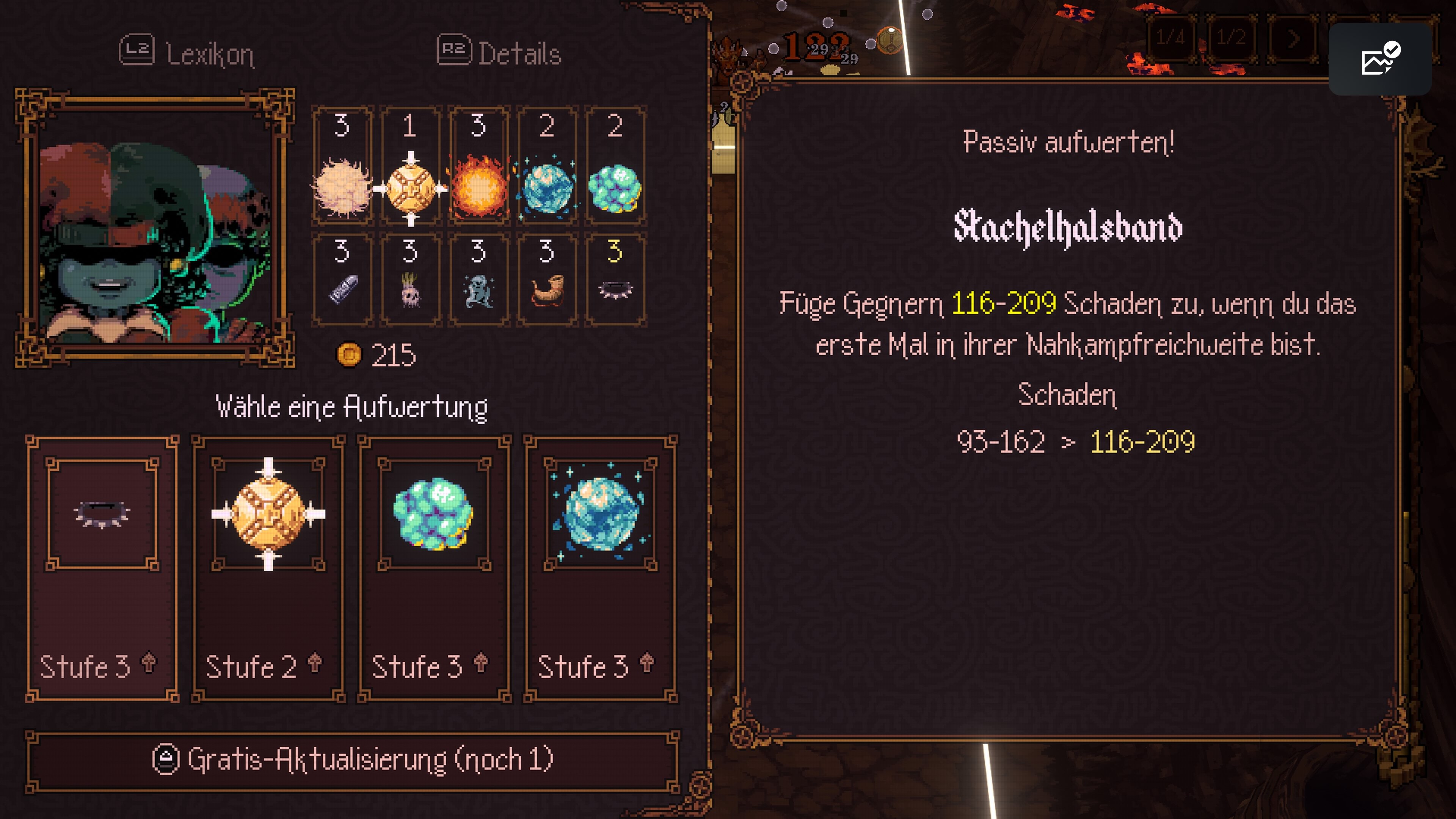Select the blue sparkling orb weapon slot
The height and width of the screenshot is (819, 1456).
click(547, 166)
